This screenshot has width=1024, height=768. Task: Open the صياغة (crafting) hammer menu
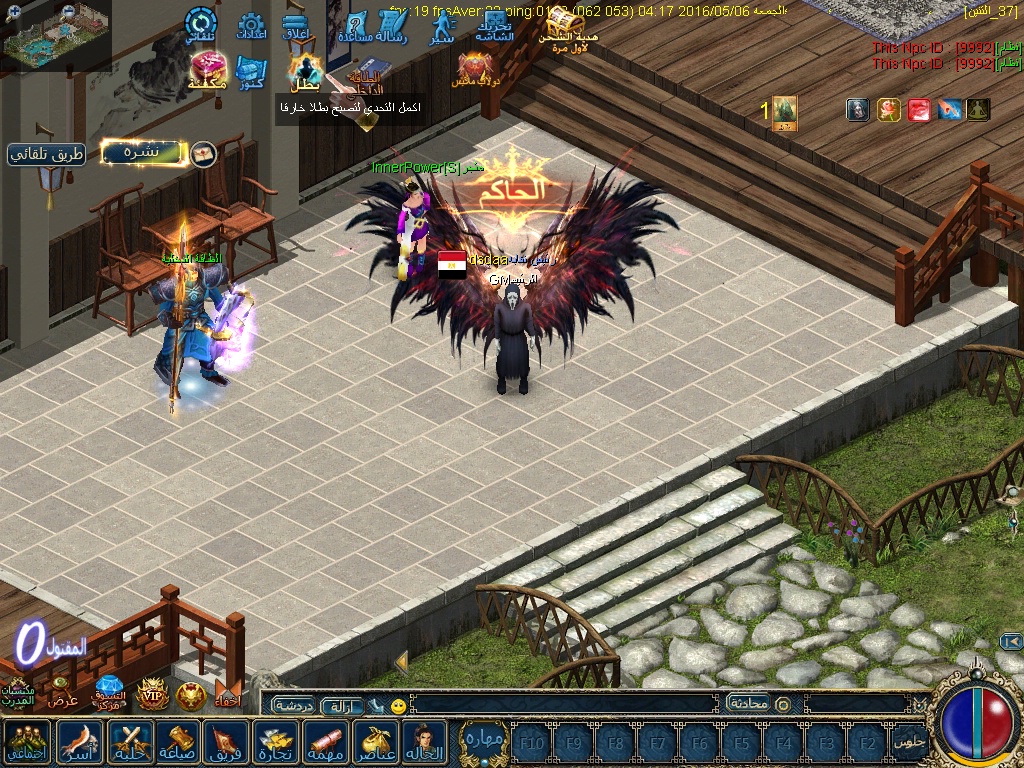click(178, 743)
